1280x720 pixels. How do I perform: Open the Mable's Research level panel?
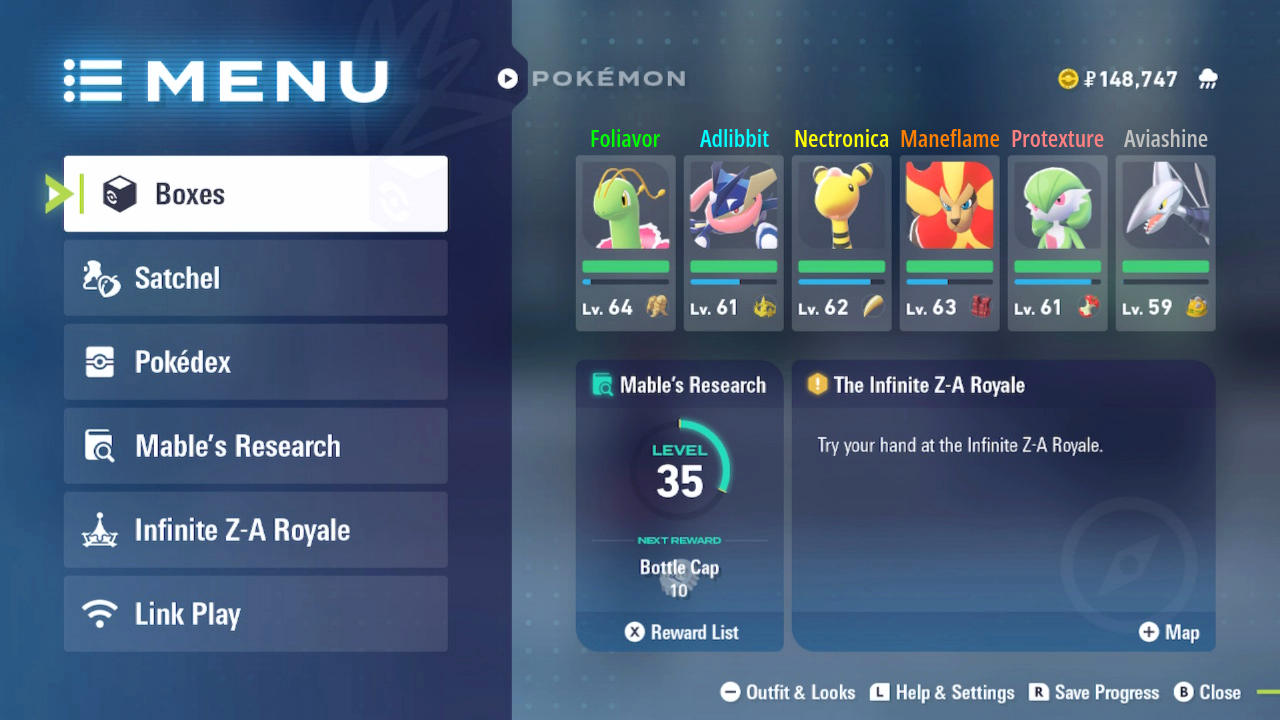point(680,480)
